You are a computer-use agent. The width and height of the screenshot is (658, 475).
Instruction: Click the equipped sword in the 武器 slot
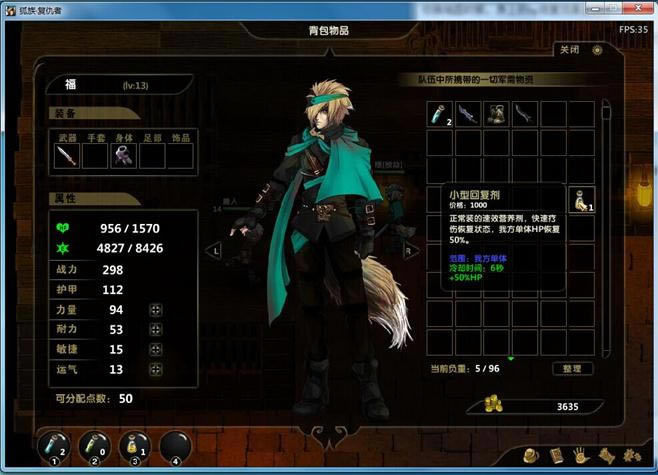[x=66, y=155]
